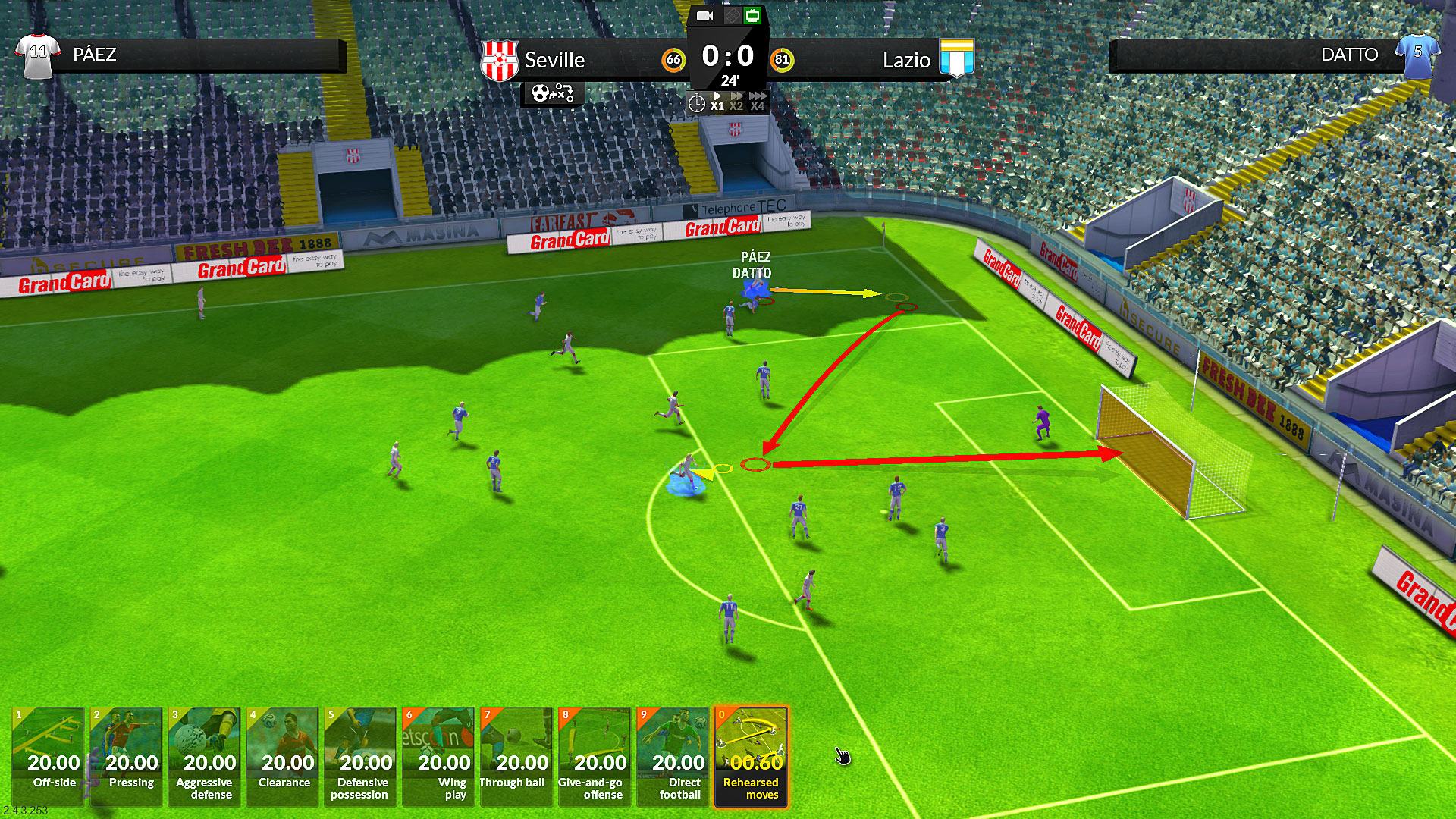Activate the Off-side tactic card
The image size is (1456, 819).
pos(49,756)
